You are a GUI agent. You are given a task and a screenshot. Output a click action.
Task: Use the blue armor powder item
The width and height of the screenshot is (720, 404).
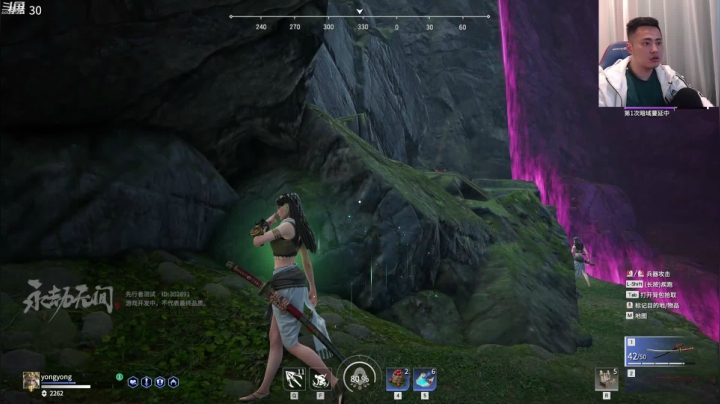pyautogui.click(x=424, y=378)
